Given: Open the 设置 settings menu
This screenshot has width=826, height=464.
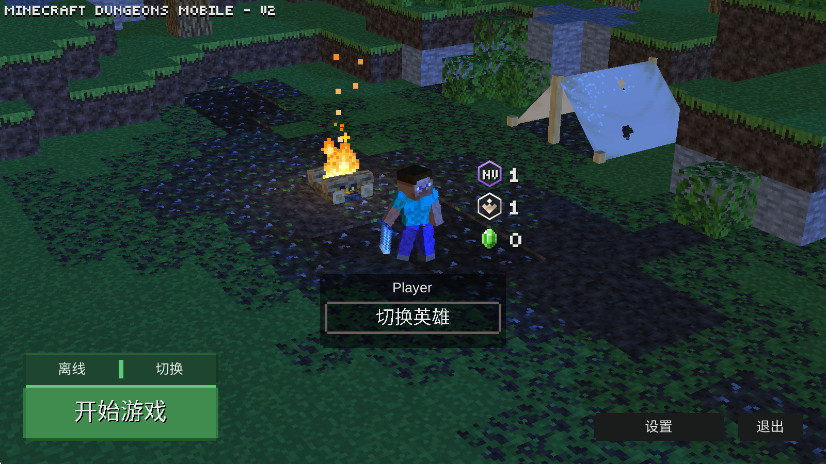Looking at the screenshot, I should 658,427.
